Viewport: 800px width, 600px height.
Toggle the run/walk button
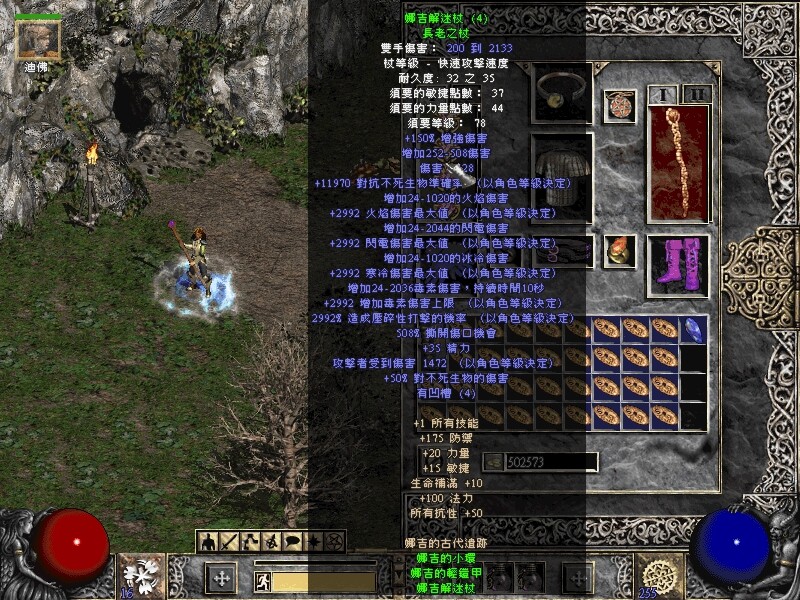[263, 580]
